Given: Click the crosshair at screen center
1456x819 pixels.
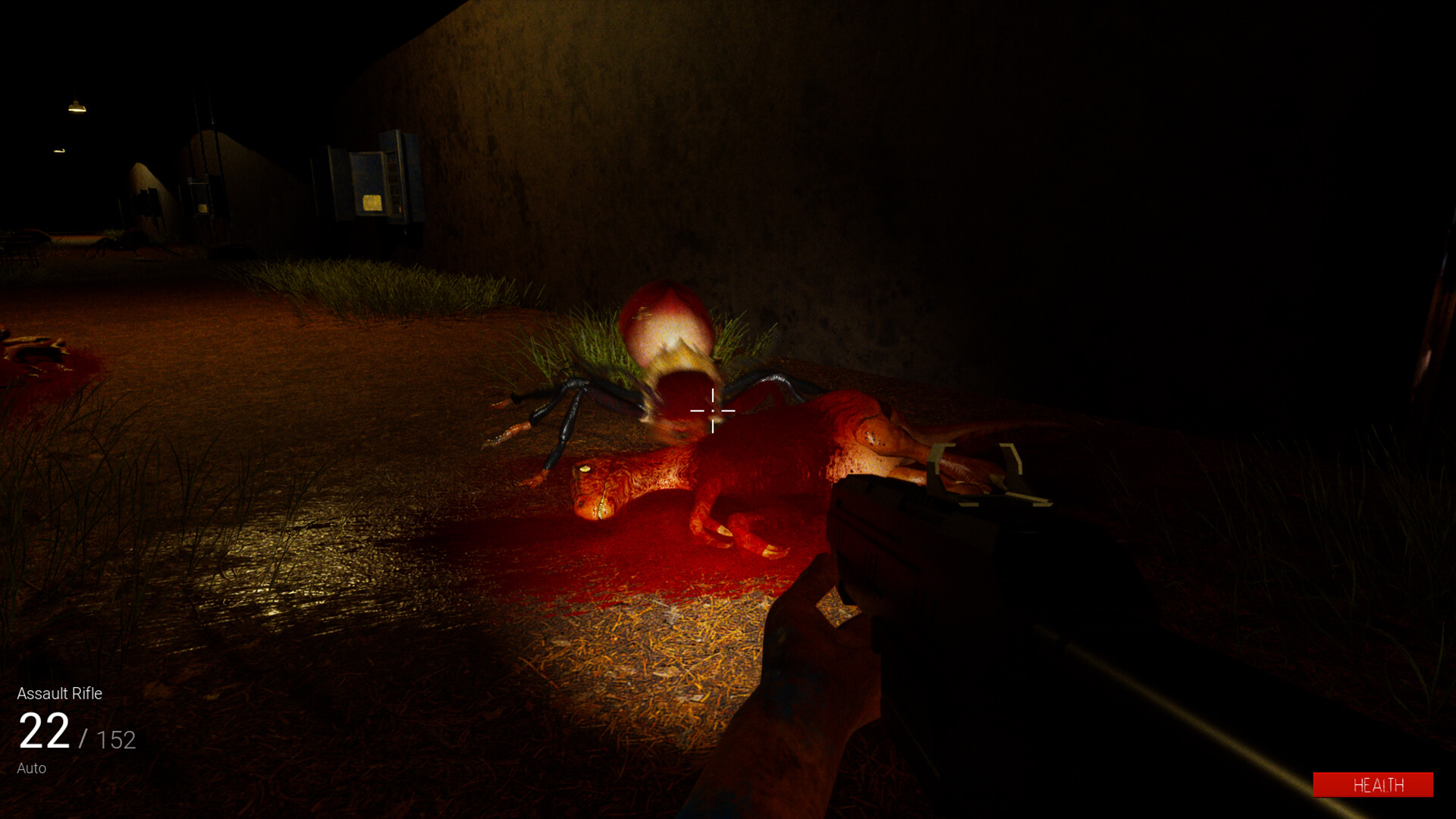Looking at the screenshot, I should (713, 409).
